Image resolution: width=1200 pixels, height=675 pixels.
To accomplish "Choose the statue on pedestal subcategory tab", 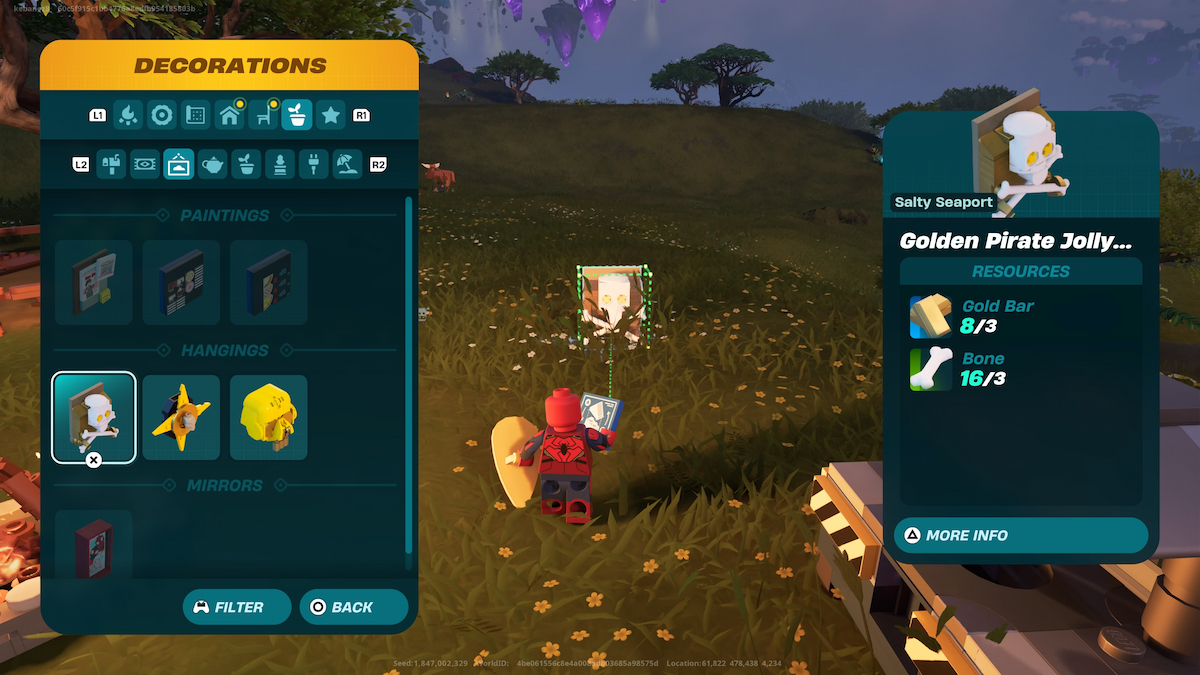I will coord(280,164).
